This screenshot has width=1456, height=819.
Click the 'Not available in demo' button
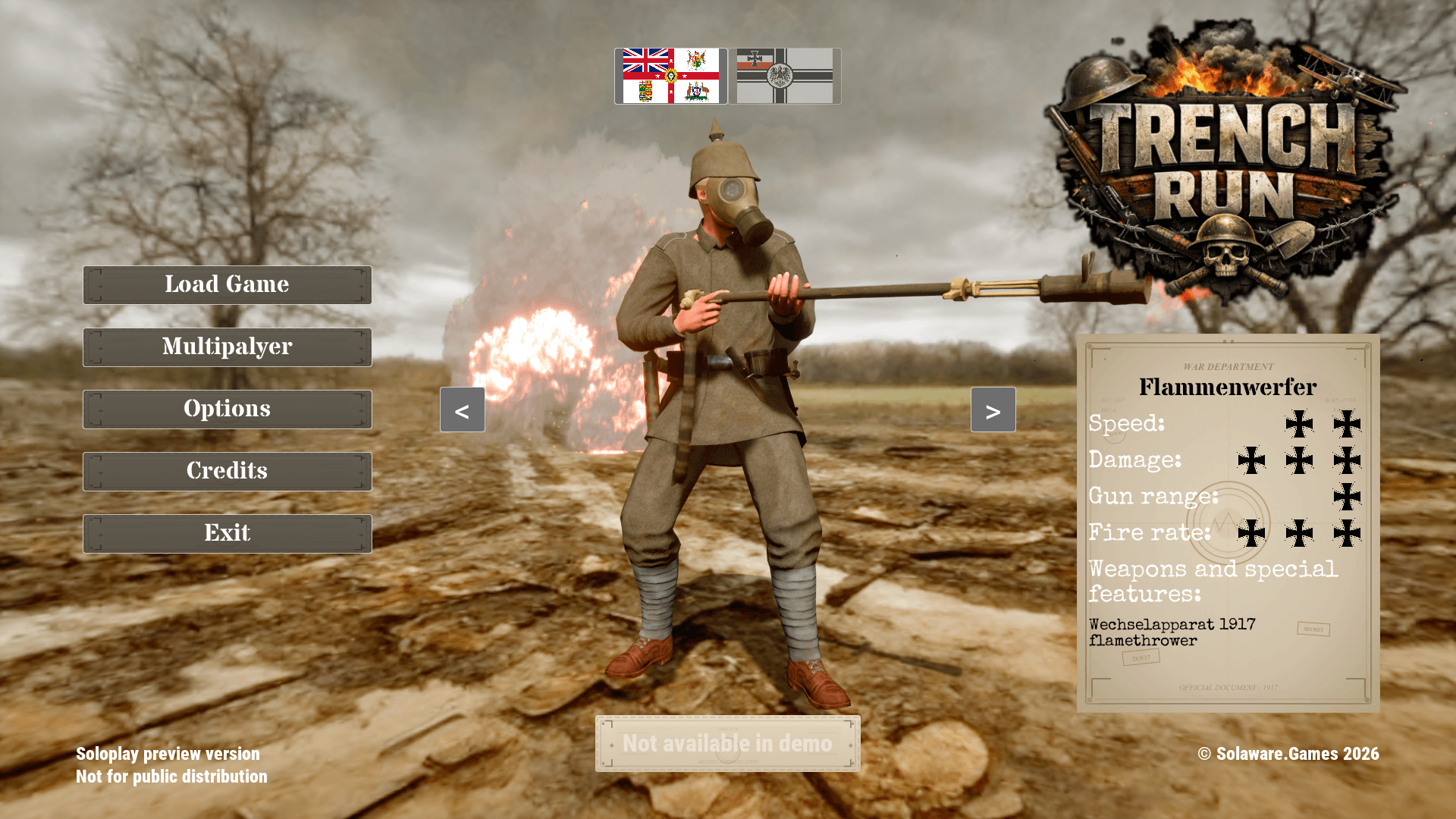pyautogui.click(x=727, y=744)
